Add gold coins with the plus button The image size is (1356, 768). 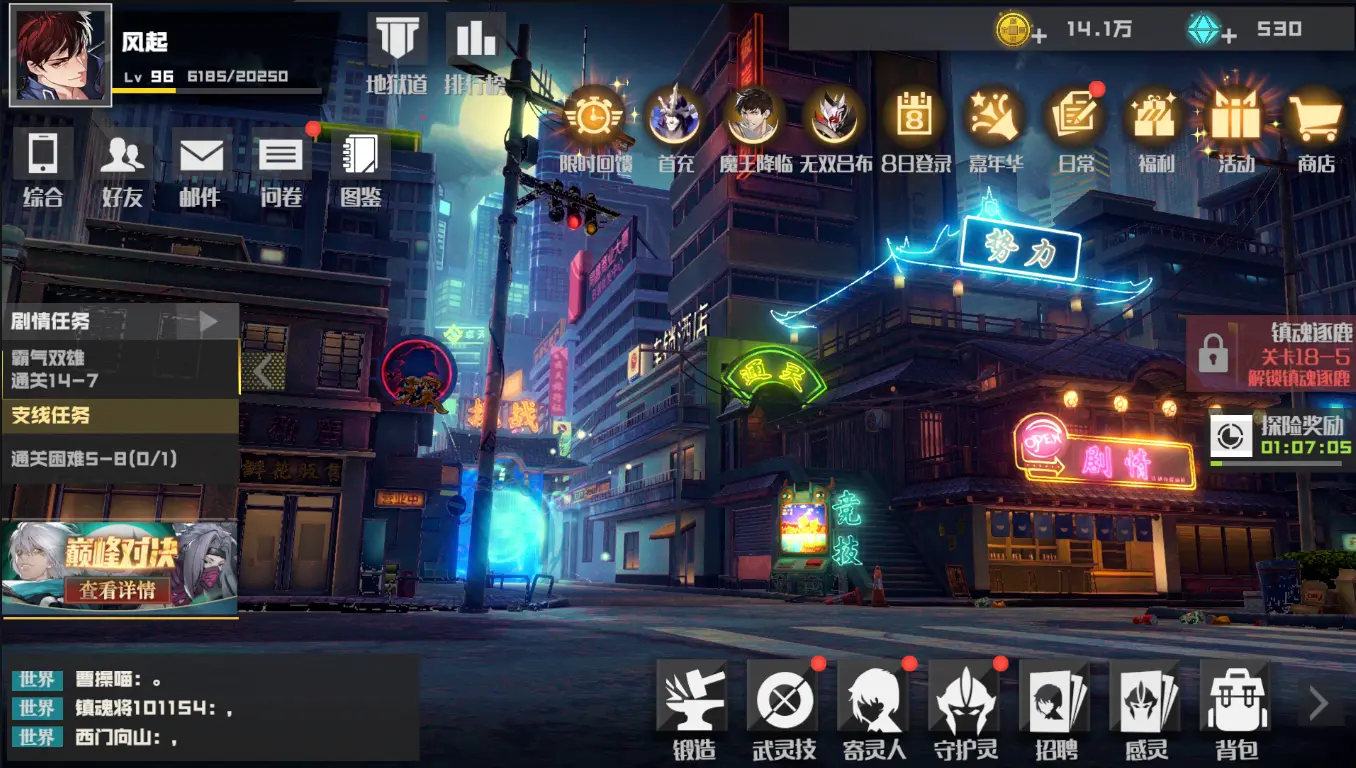(x=1040, y=37)
